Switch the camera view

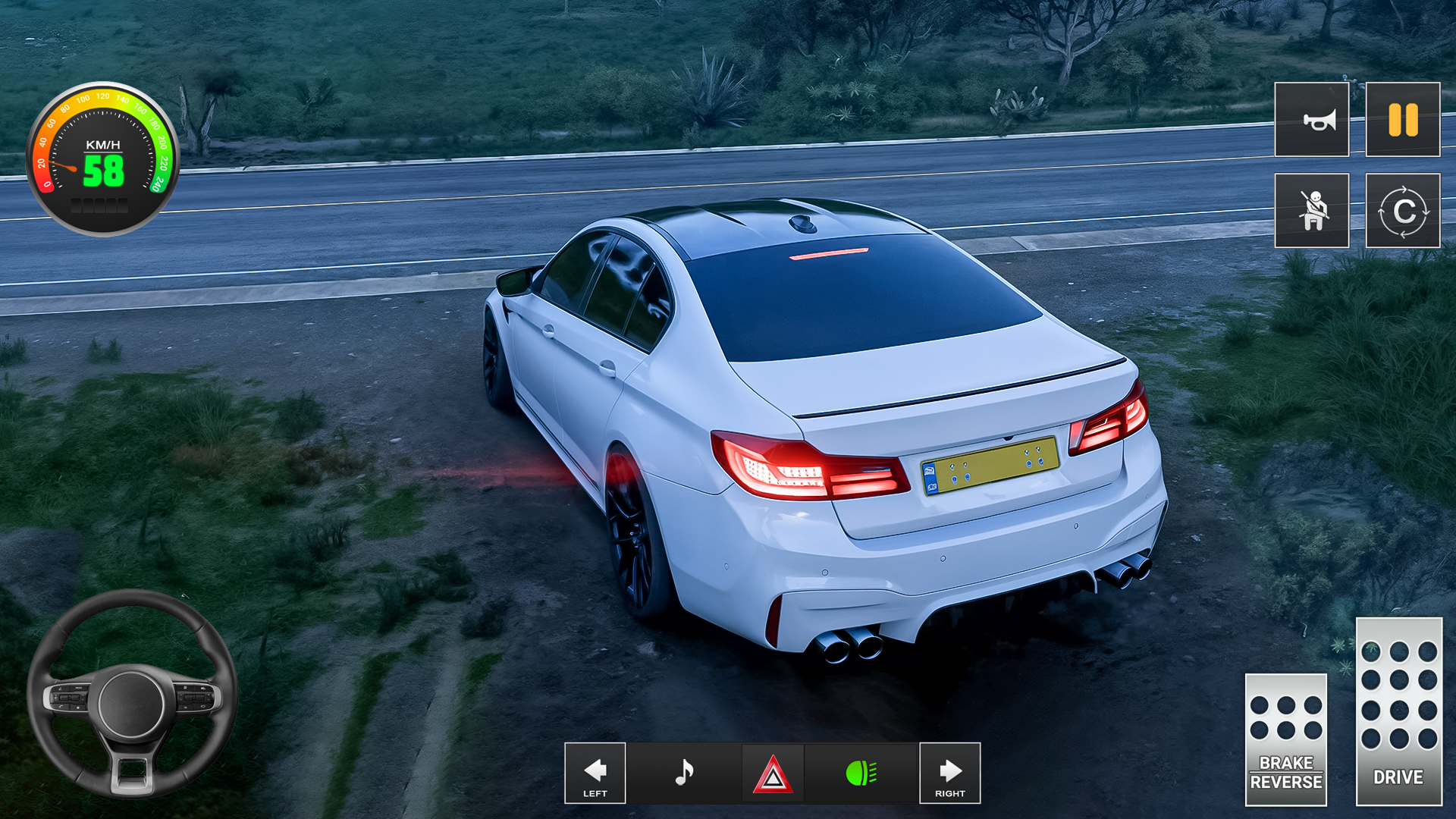coord(1402,210)
